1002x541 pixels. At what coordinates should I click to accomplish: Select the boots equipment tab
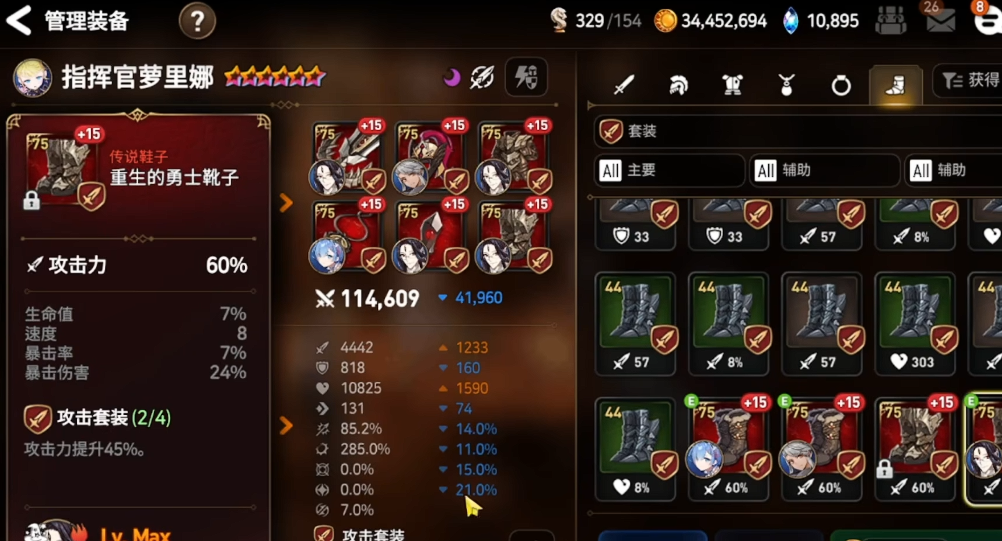click(x=895, y=85)
